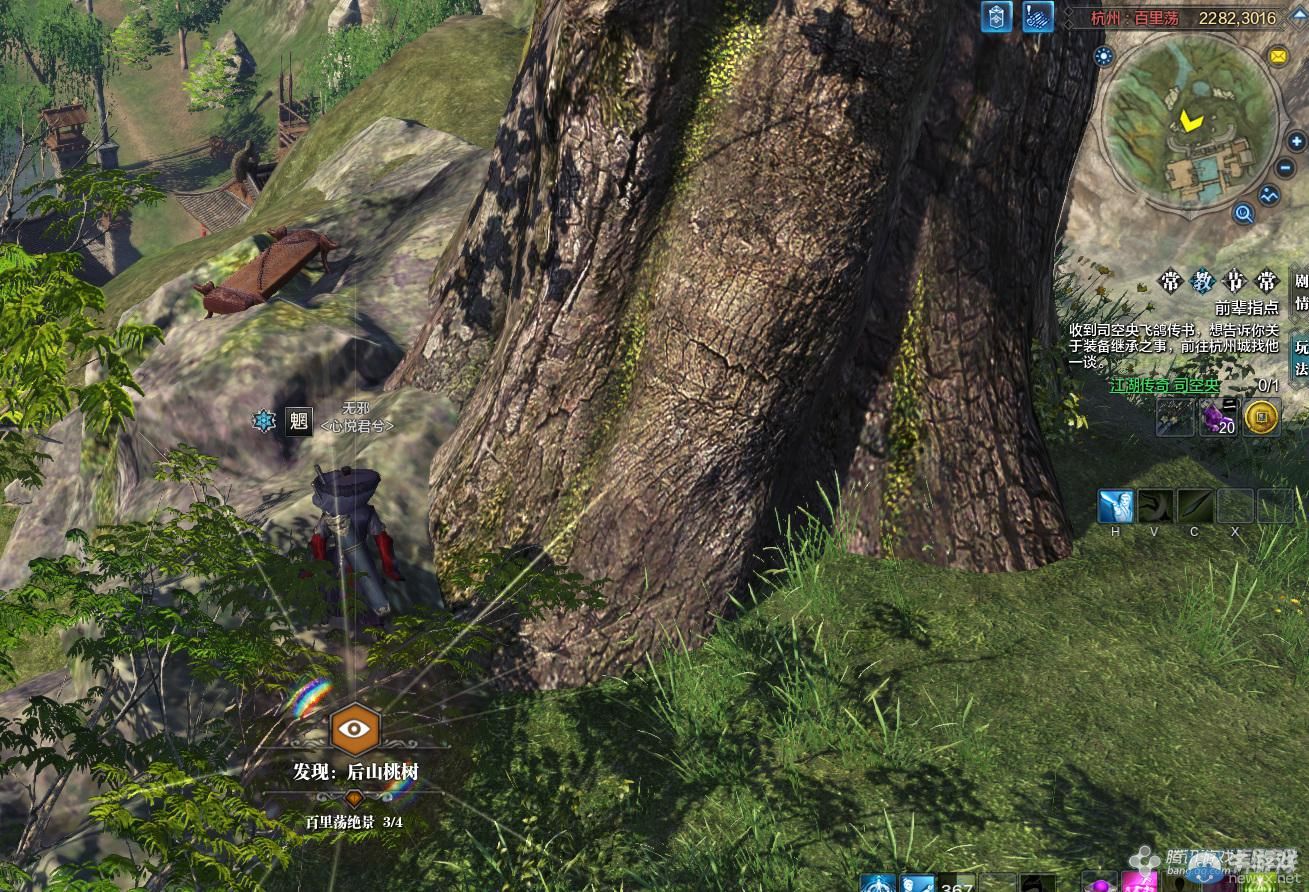Switch to the 剧情 quest tab
This screenshot has height=892, width=1309.
tap(1300, 291)
